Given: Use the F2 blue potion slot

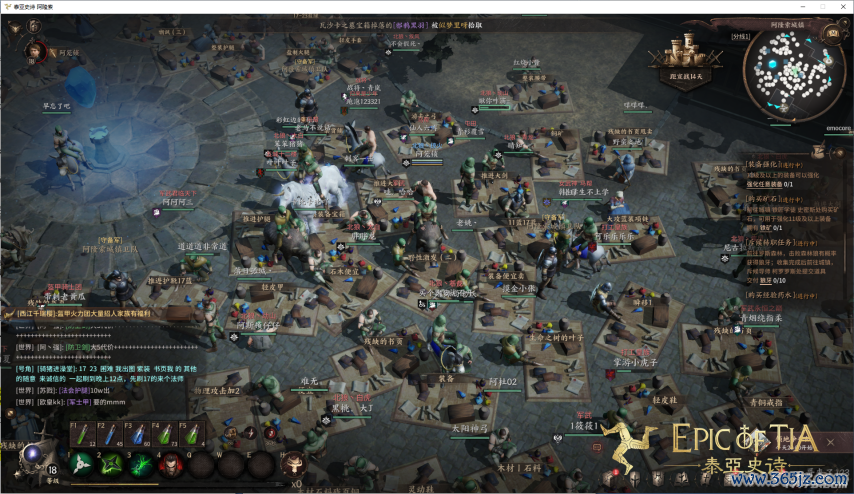Looking at the screenshot, I should coord(110,436).
